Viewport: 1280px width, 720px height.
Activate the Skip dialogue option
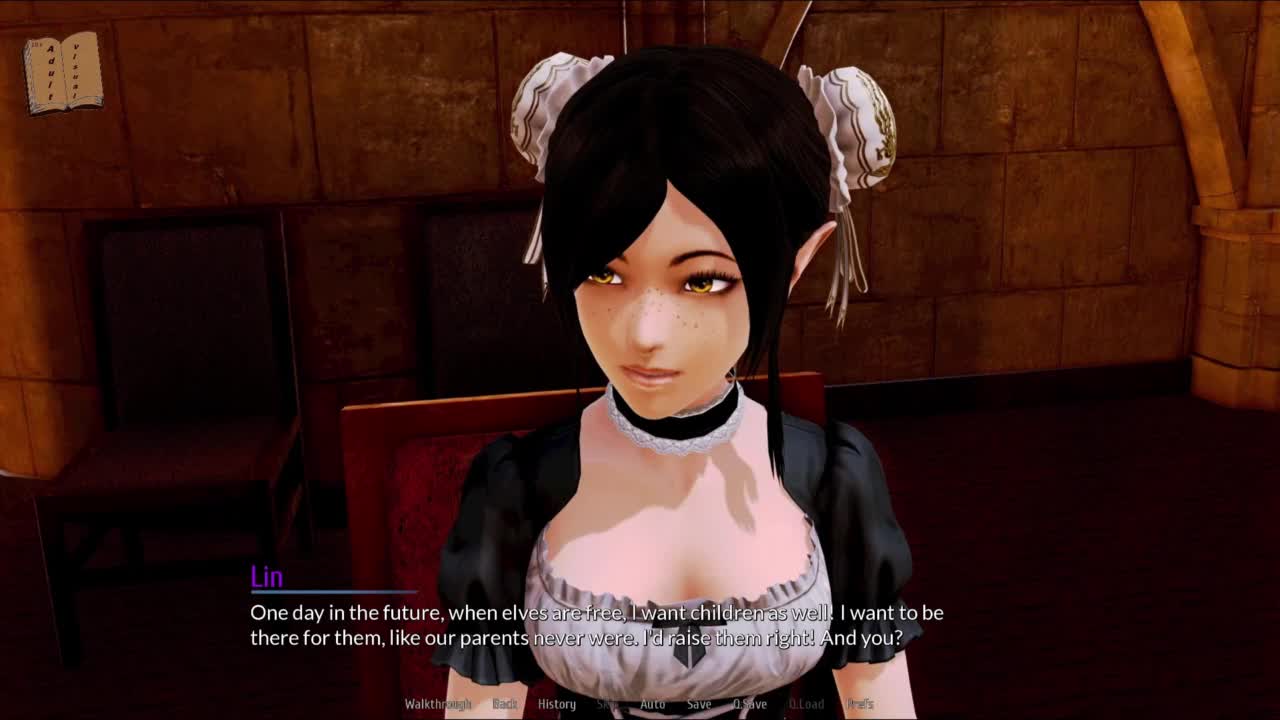click(607, 704)
